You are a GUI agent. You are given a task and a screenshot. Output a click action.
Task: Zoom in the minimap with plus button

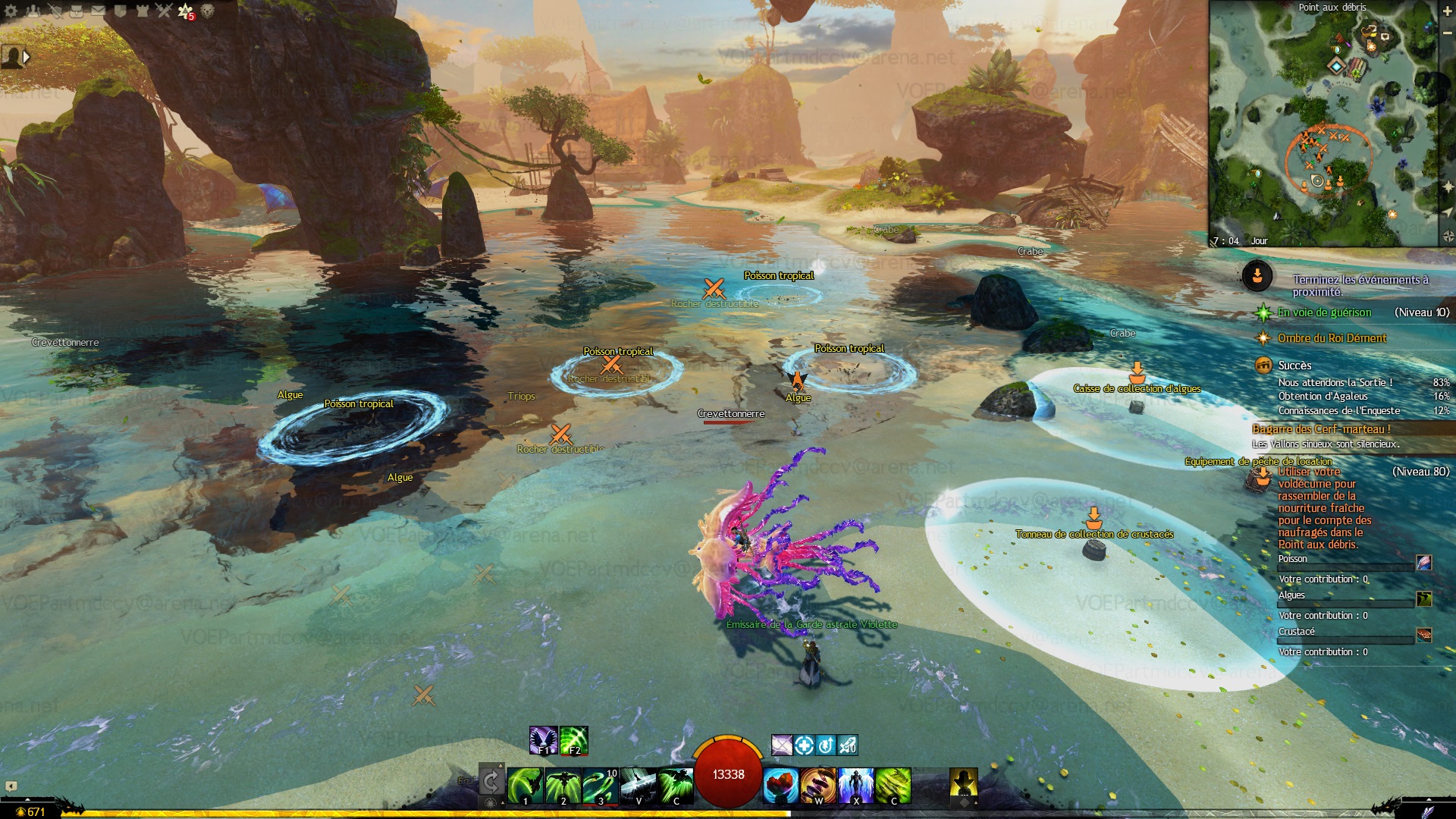click(x=1447, y=12)
